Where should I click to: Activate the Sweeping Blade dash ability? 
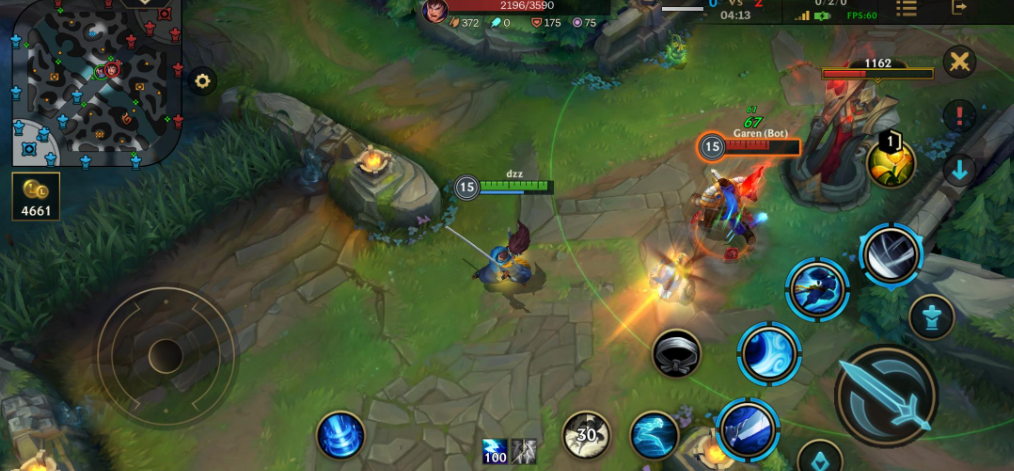(x=817, y=289)
